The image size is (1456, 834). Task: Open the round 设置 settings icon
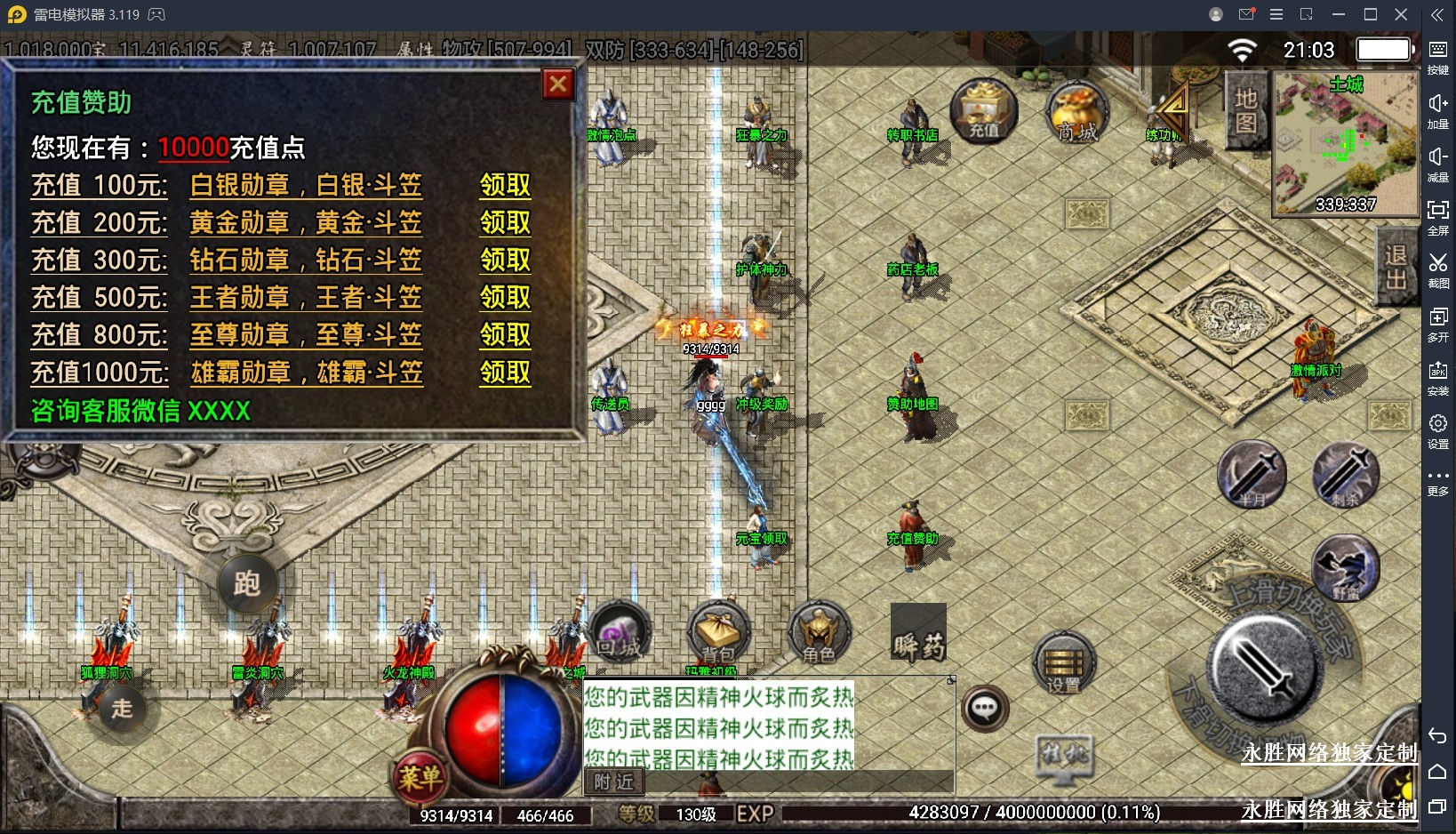pos(1063,663)
